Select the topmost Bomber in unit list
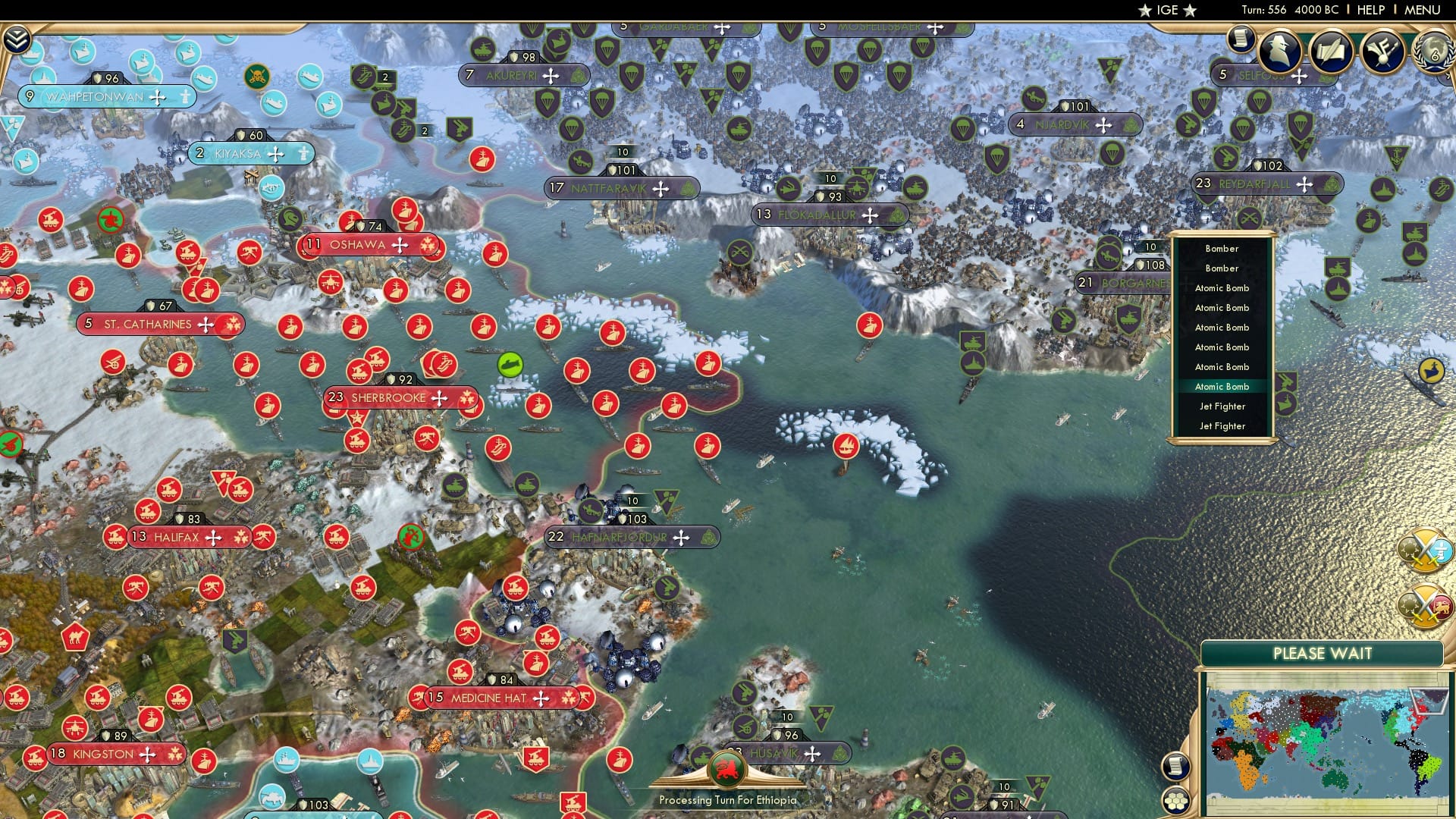 (x=1221, y=249)
